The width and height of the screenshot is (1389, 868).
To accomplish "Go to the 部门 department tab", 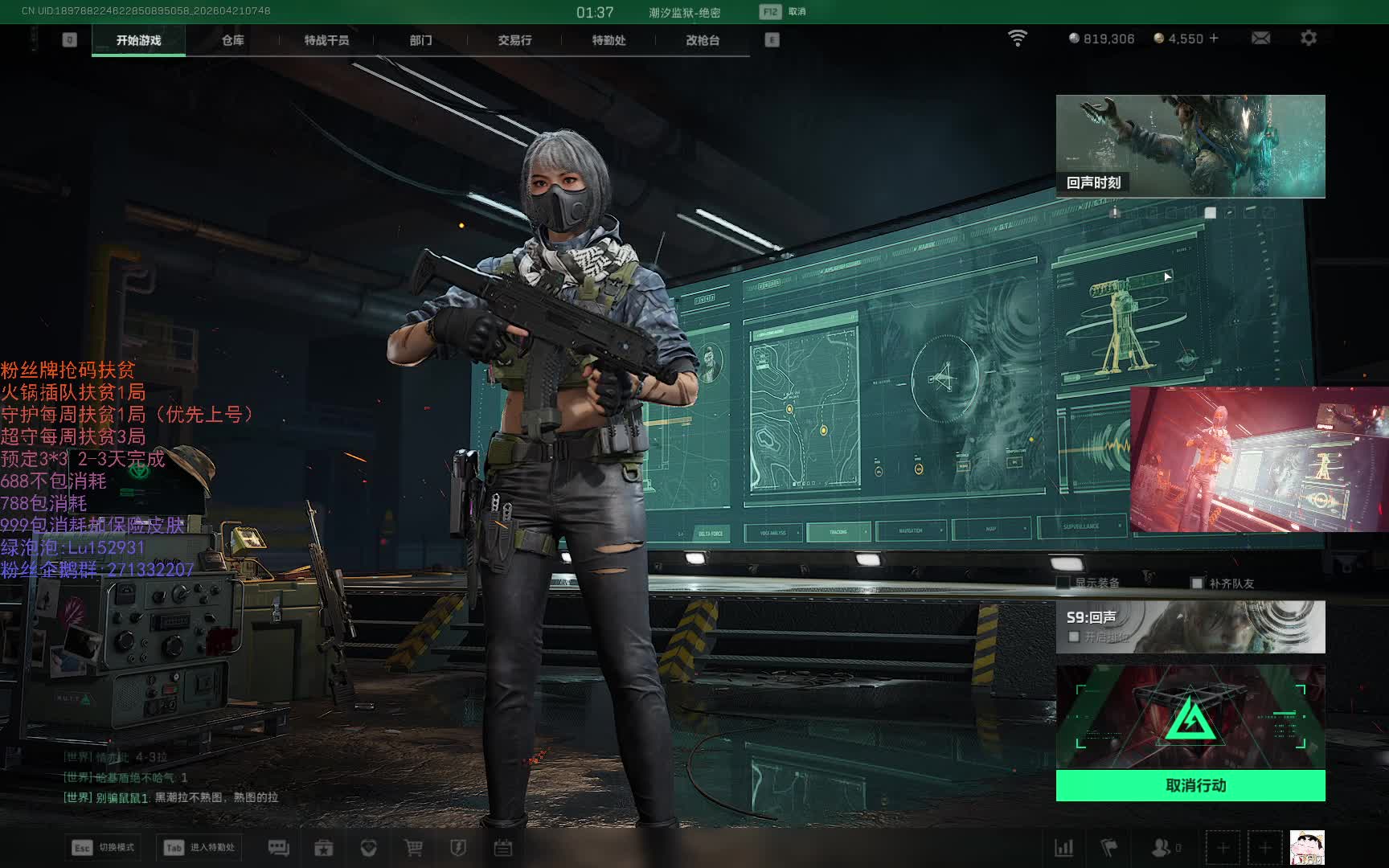I will [x=420, y=40].
